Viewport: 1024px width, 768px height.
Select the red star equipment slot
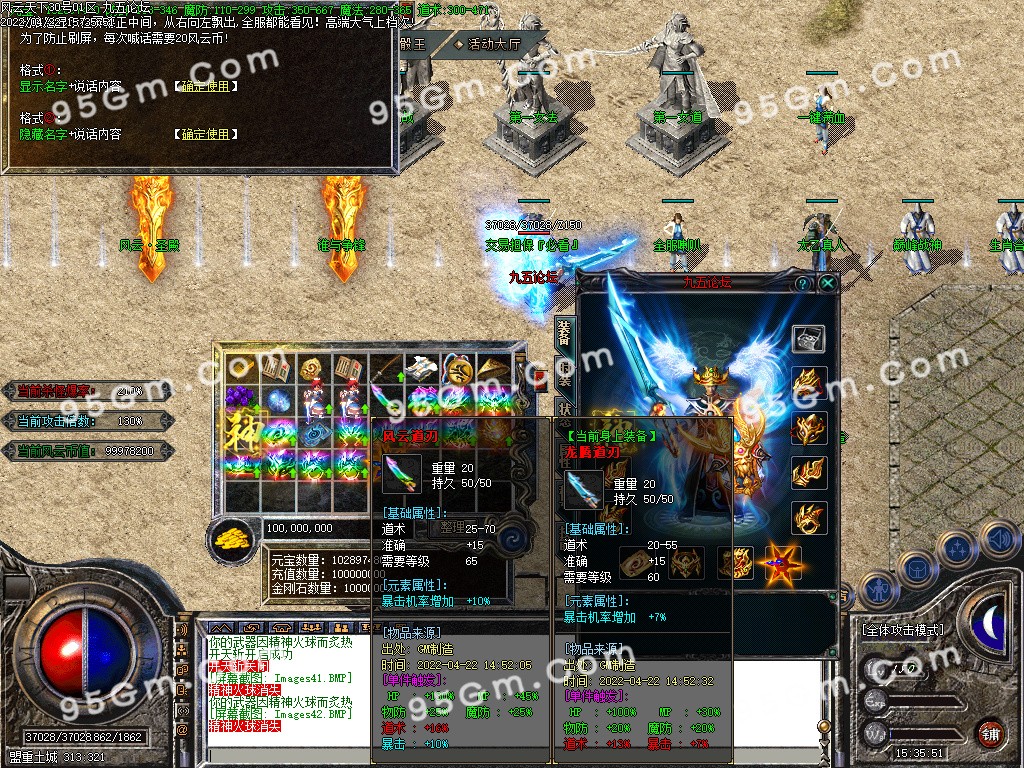tap(784, 565)
